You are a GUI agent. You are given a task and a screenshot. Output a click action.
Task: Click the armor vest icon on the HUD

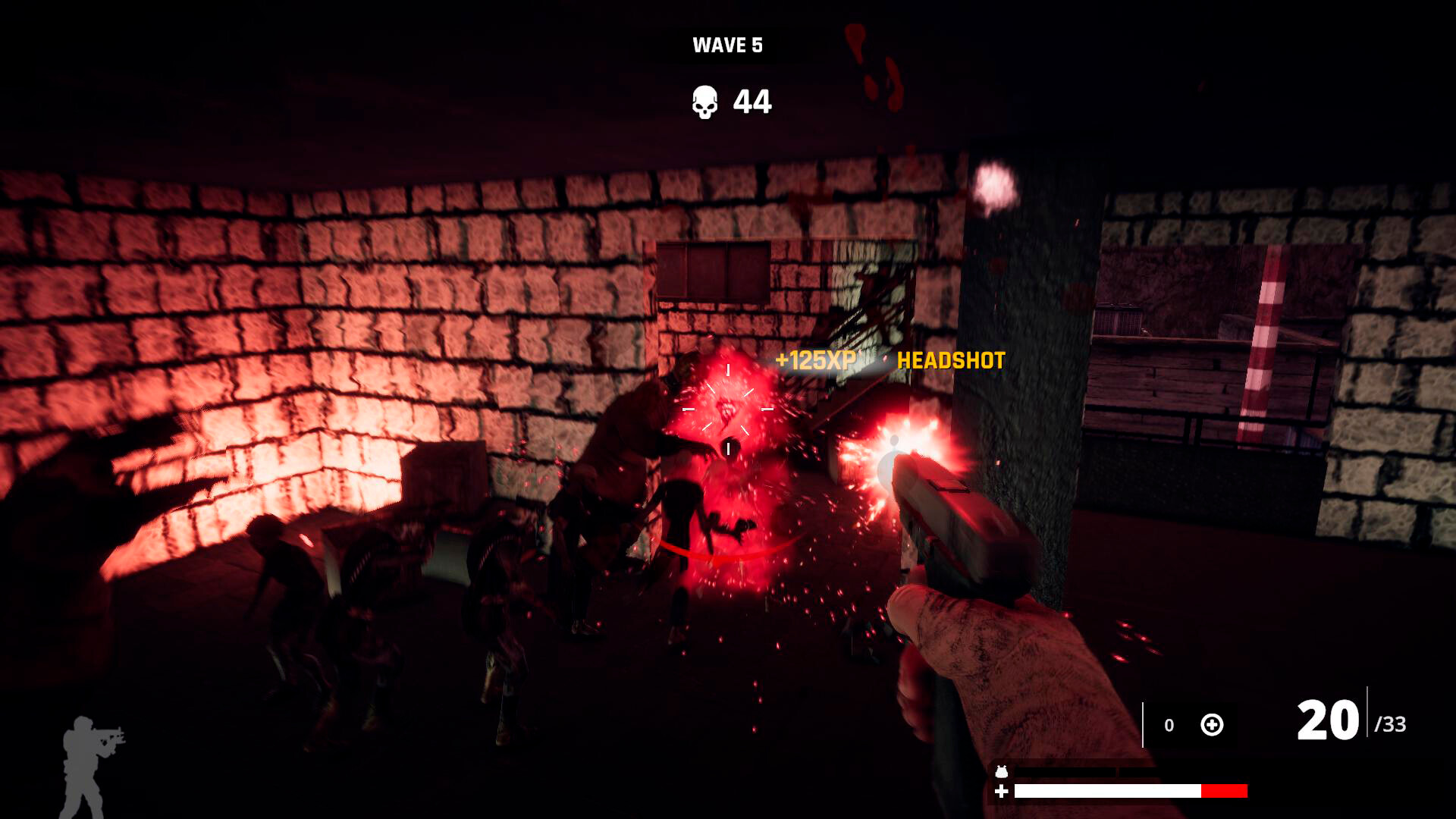pyautogui.click(x=1001, y=771)
